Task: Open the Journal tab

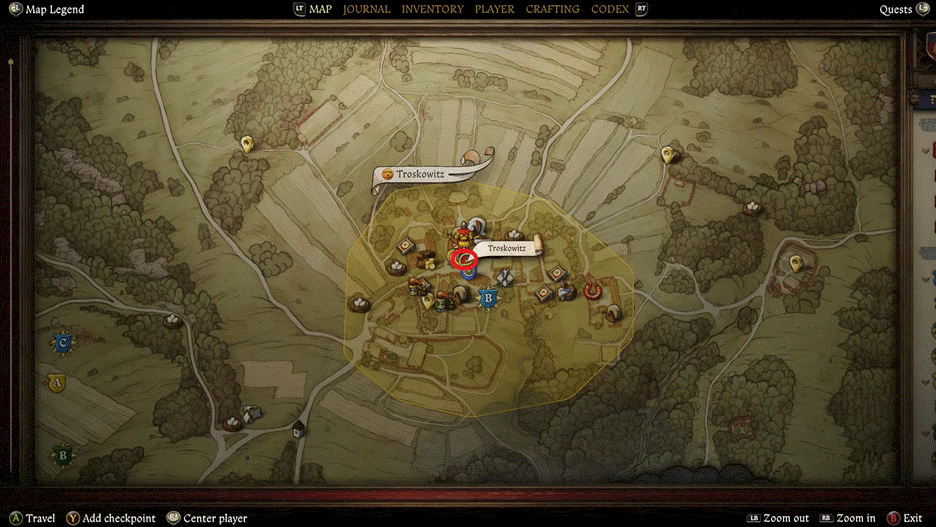Action: (x=366, y=9)
